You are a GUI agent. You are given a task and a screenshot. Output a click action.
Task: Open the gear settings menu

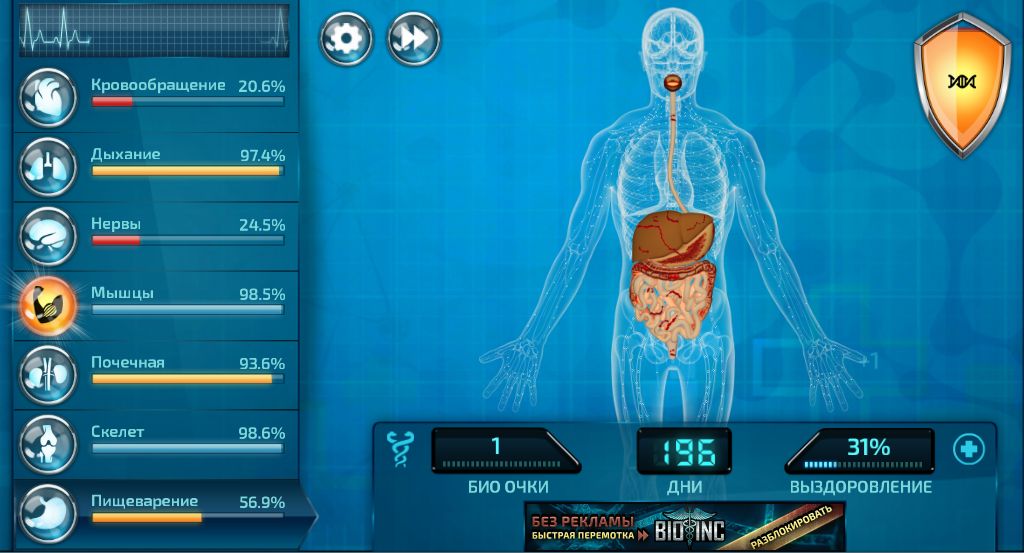coord(346,39)
